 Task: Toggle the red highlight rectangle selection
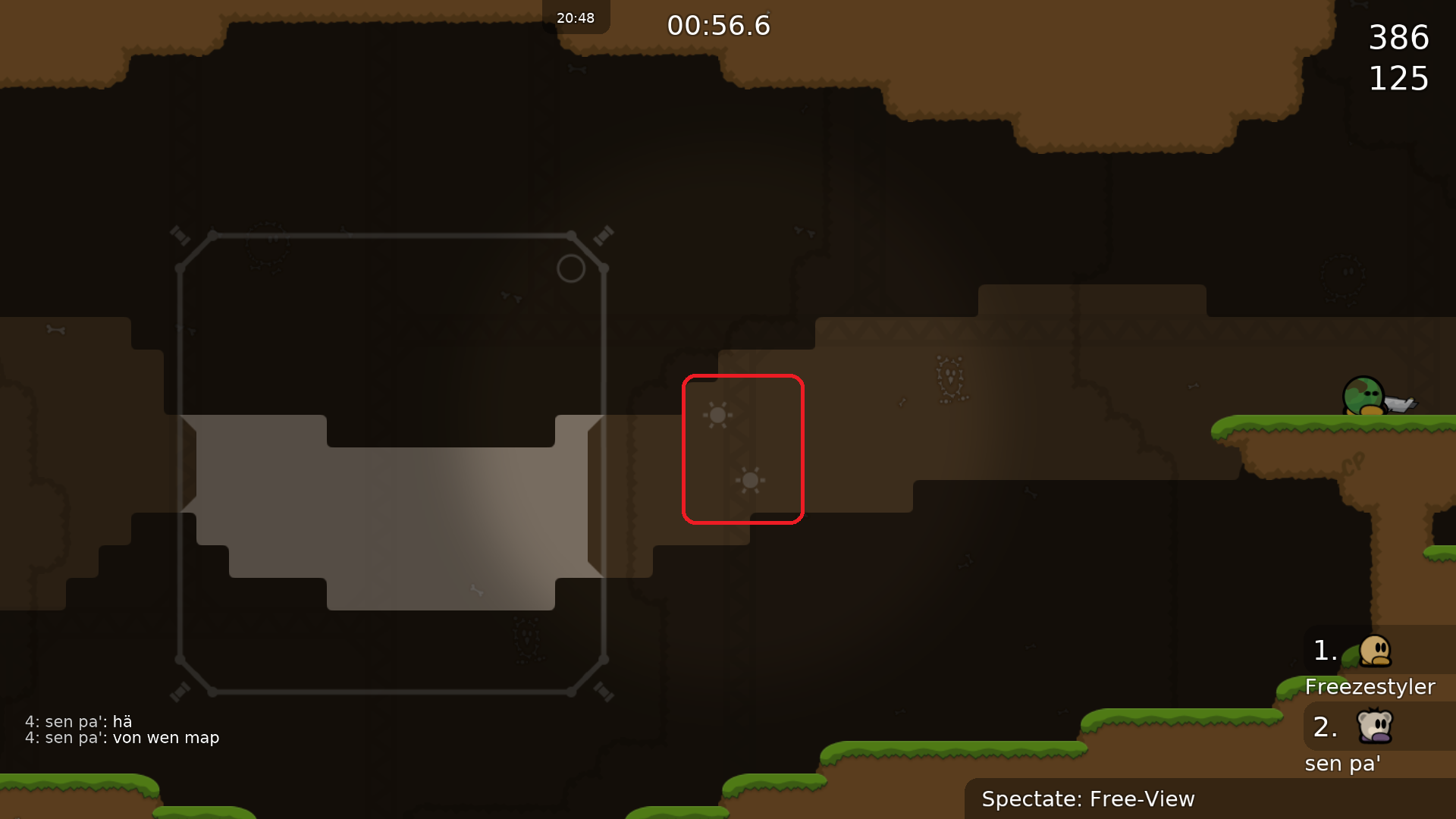[x=743, y=449]
